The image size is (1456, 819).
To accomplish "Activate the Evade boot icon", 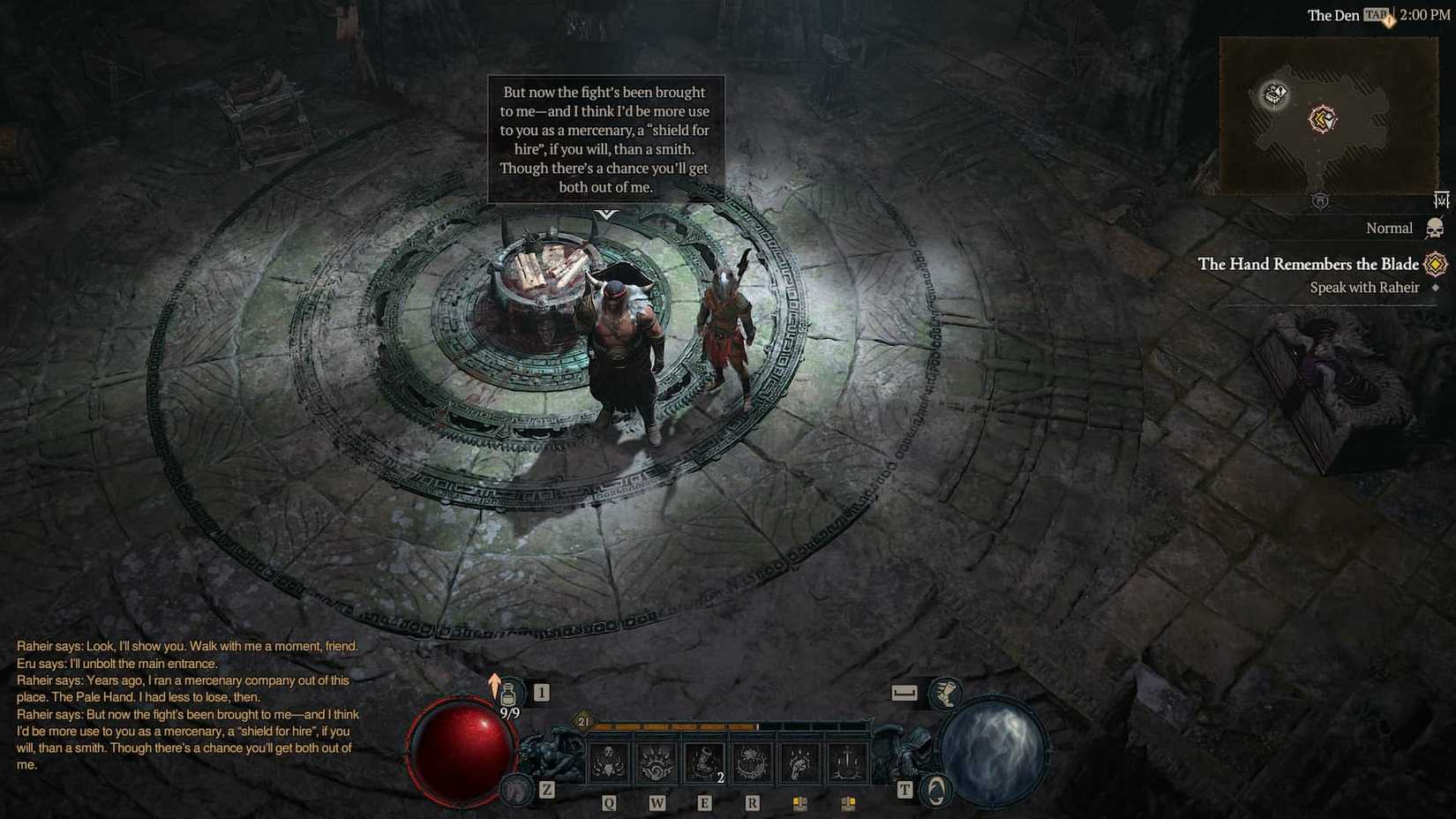I will tap(946, 694).
